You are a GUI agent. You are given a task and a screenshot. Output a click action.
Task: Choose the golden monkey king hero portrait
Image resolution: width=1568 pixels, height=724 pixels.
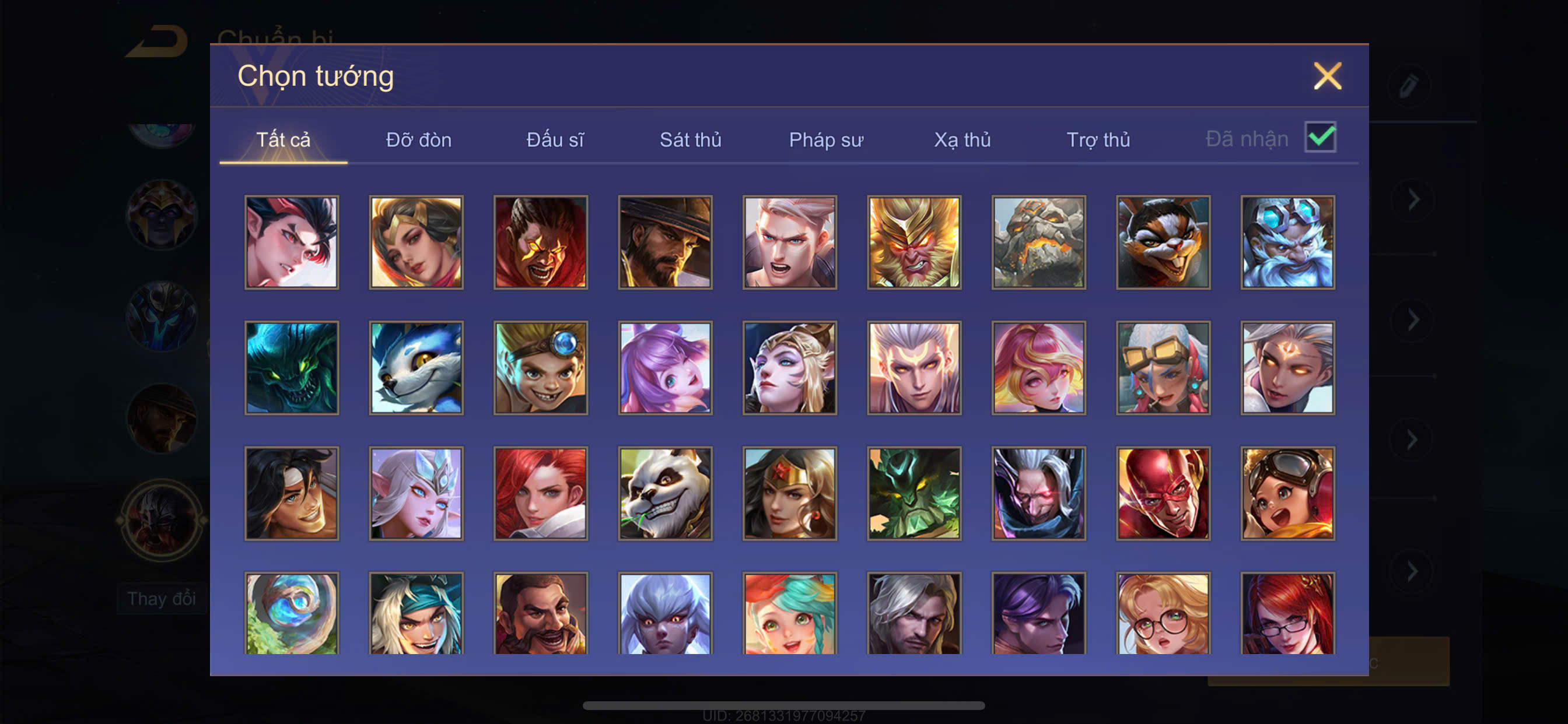[x=914, y=242]
